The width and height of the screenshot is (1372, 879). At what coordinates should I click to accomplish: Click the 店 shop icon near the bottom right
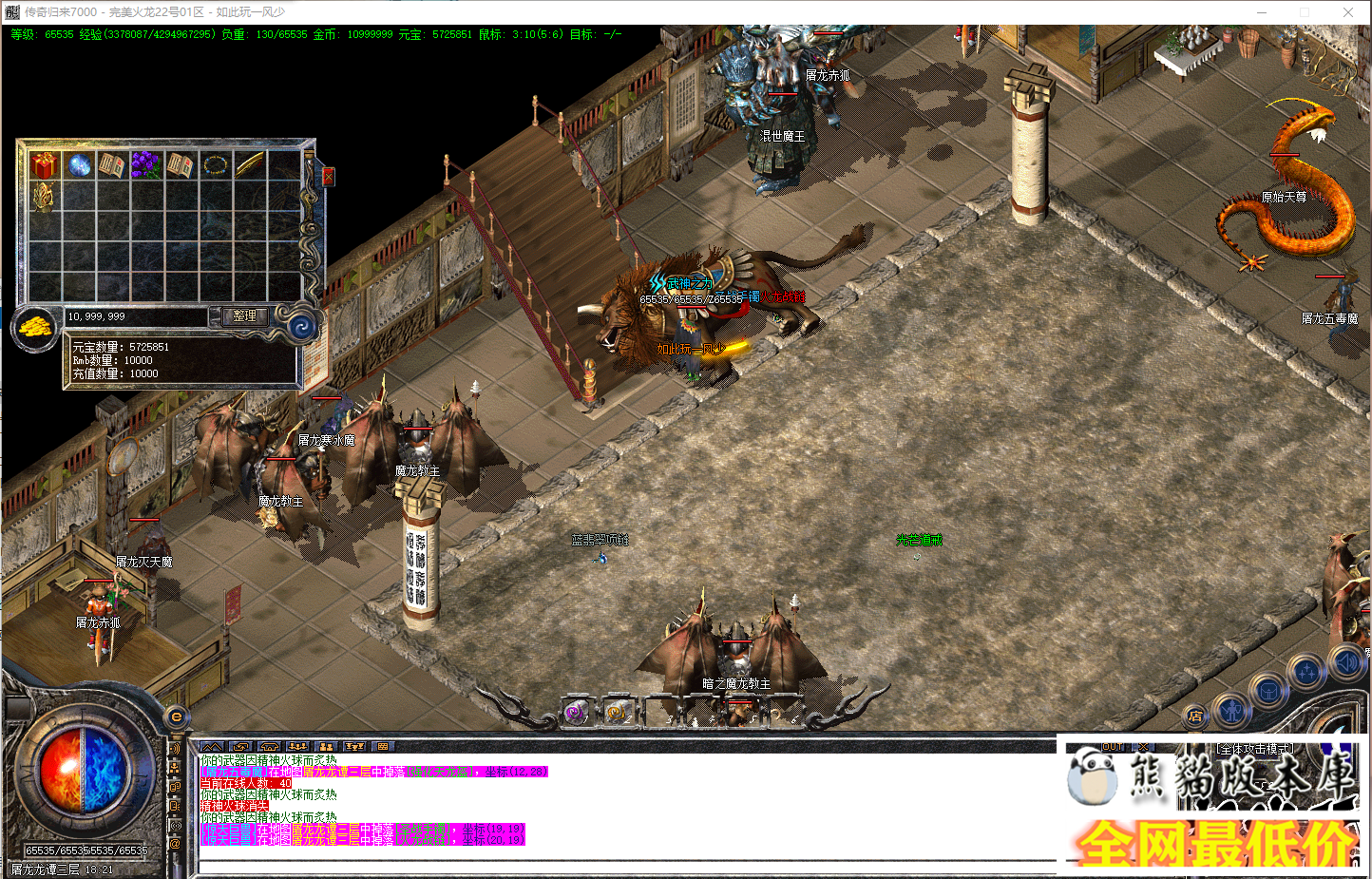coord(1196,716)
